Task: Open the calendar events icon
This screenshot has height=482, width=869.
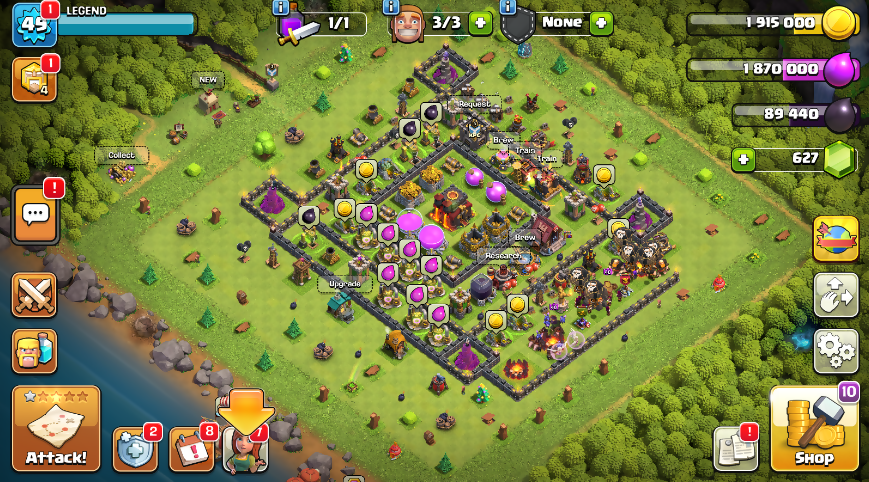Action: pos(191,449)
